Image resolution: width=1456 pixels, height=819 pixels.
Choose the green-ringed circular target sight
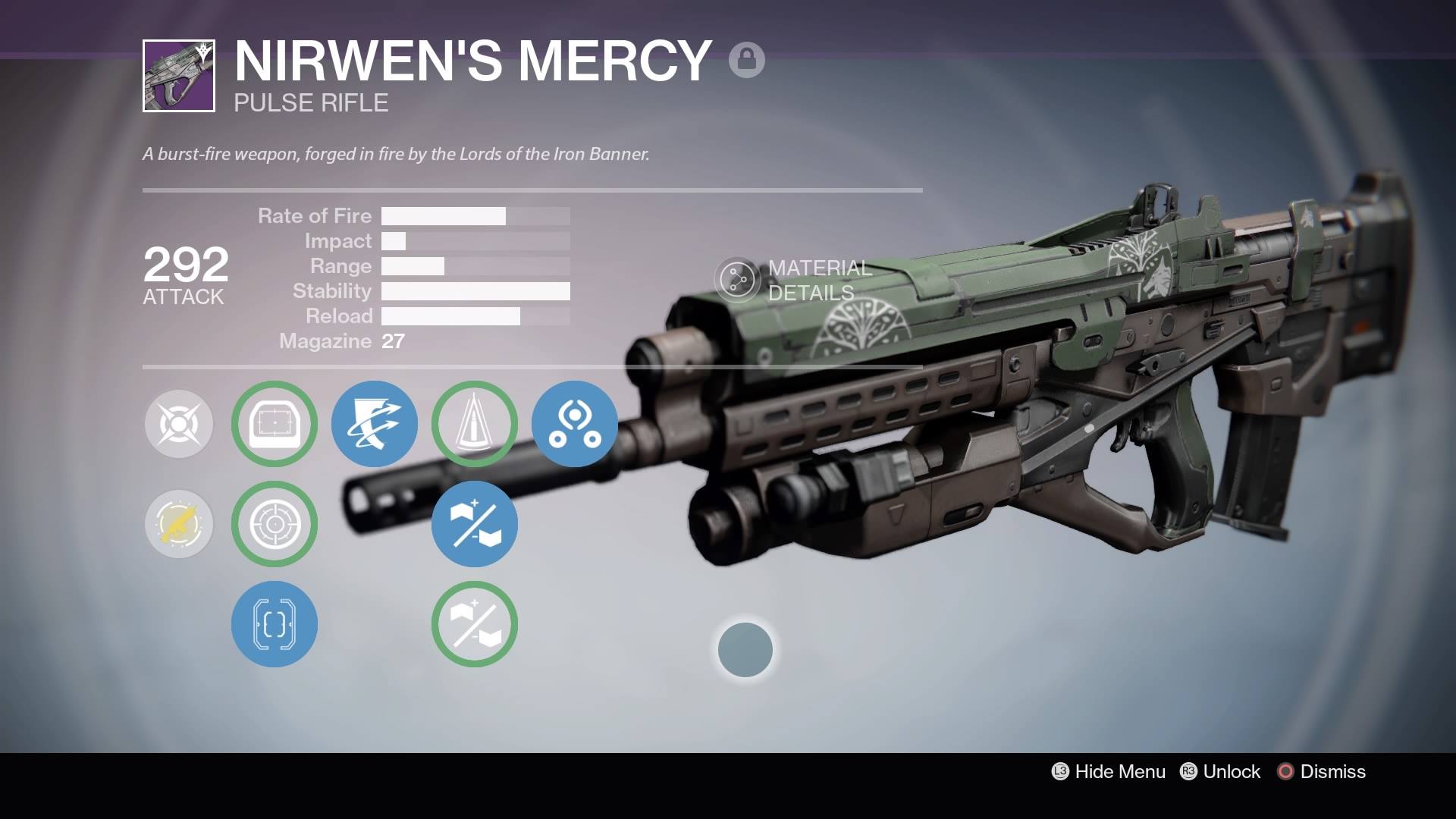click(x=275, y=524)
